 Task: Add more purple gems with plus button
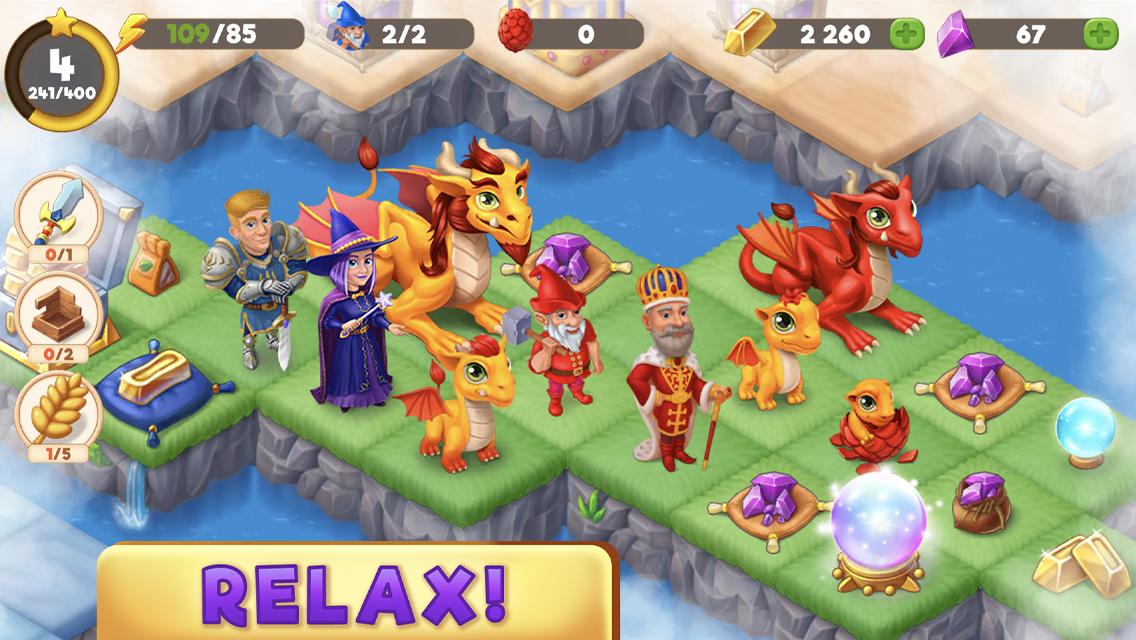tap(1101, 35)
